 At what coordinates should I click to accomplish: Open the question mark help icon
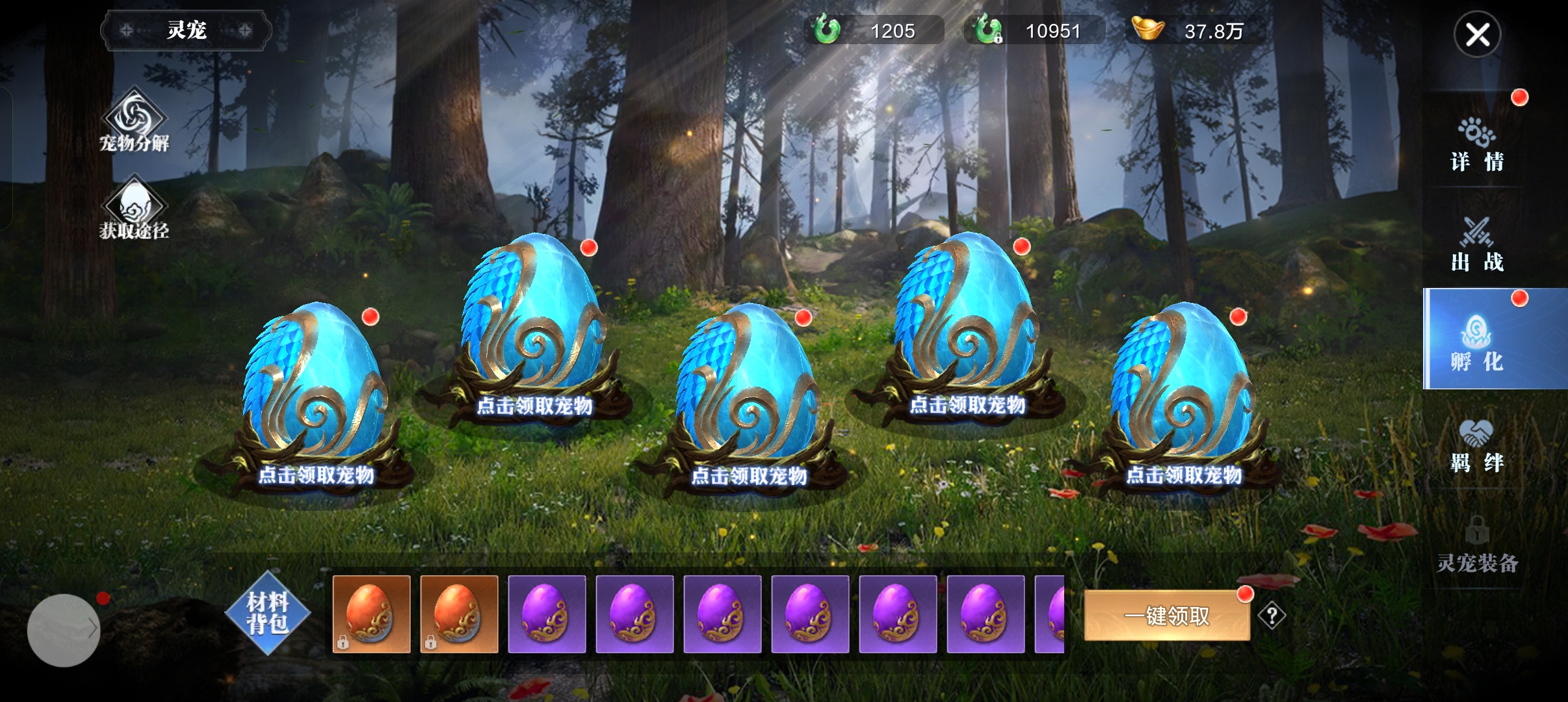(1272, 615)
